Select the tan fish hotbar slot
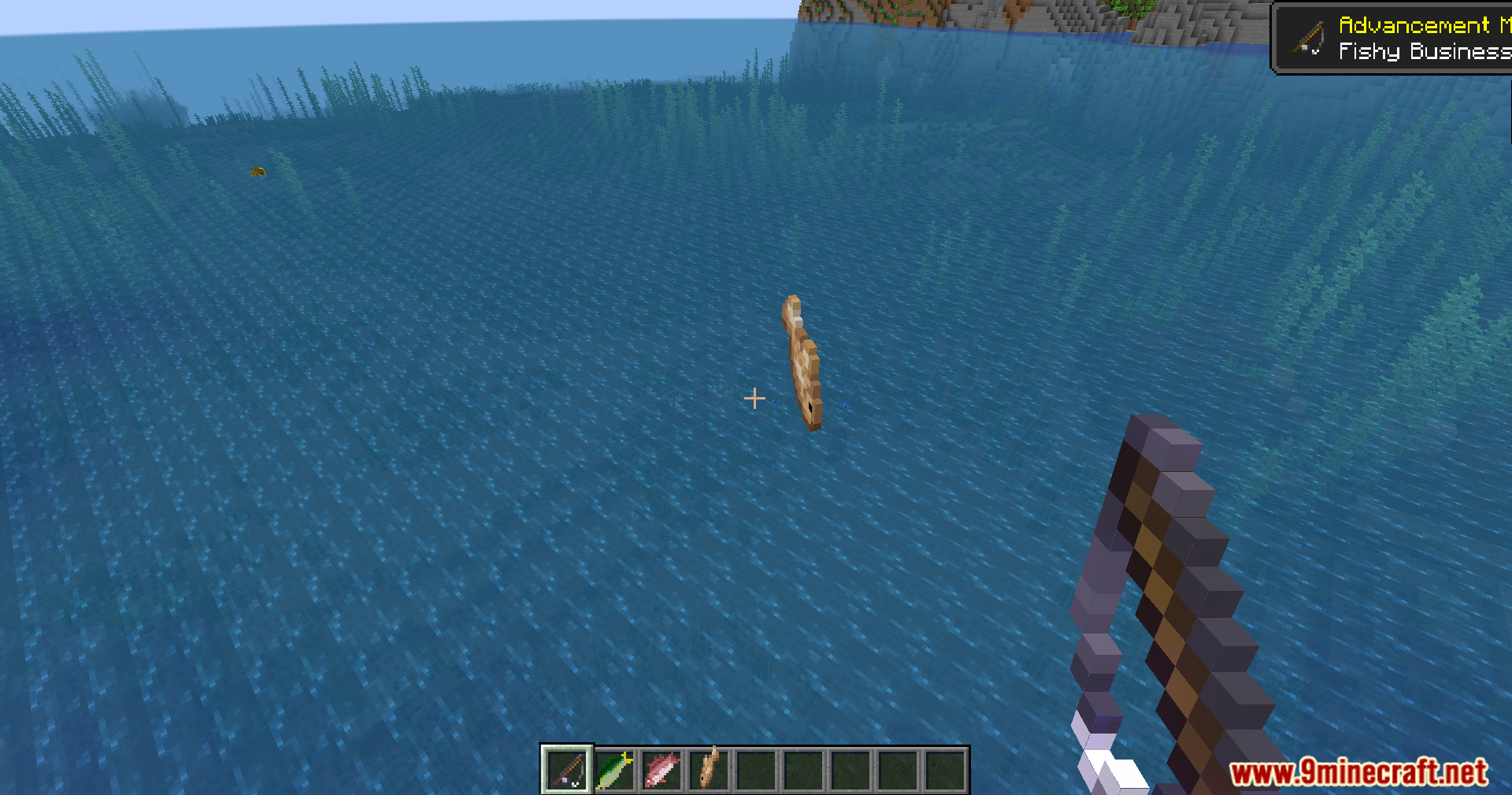Image resolution: width=1512 pixels, height=795 pixels. point(709,769)
